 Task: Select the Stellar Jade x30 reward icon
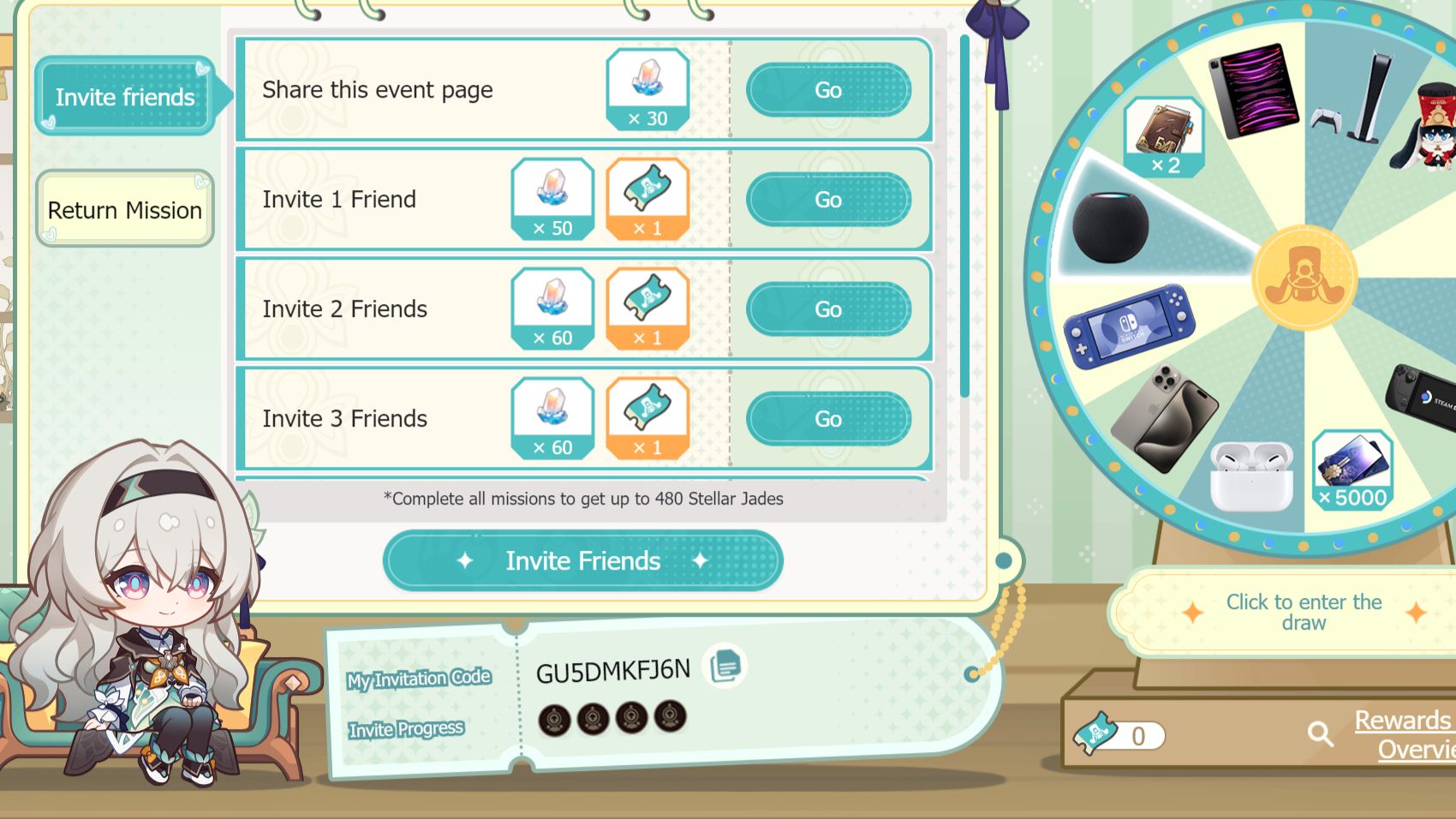(647, 88)
